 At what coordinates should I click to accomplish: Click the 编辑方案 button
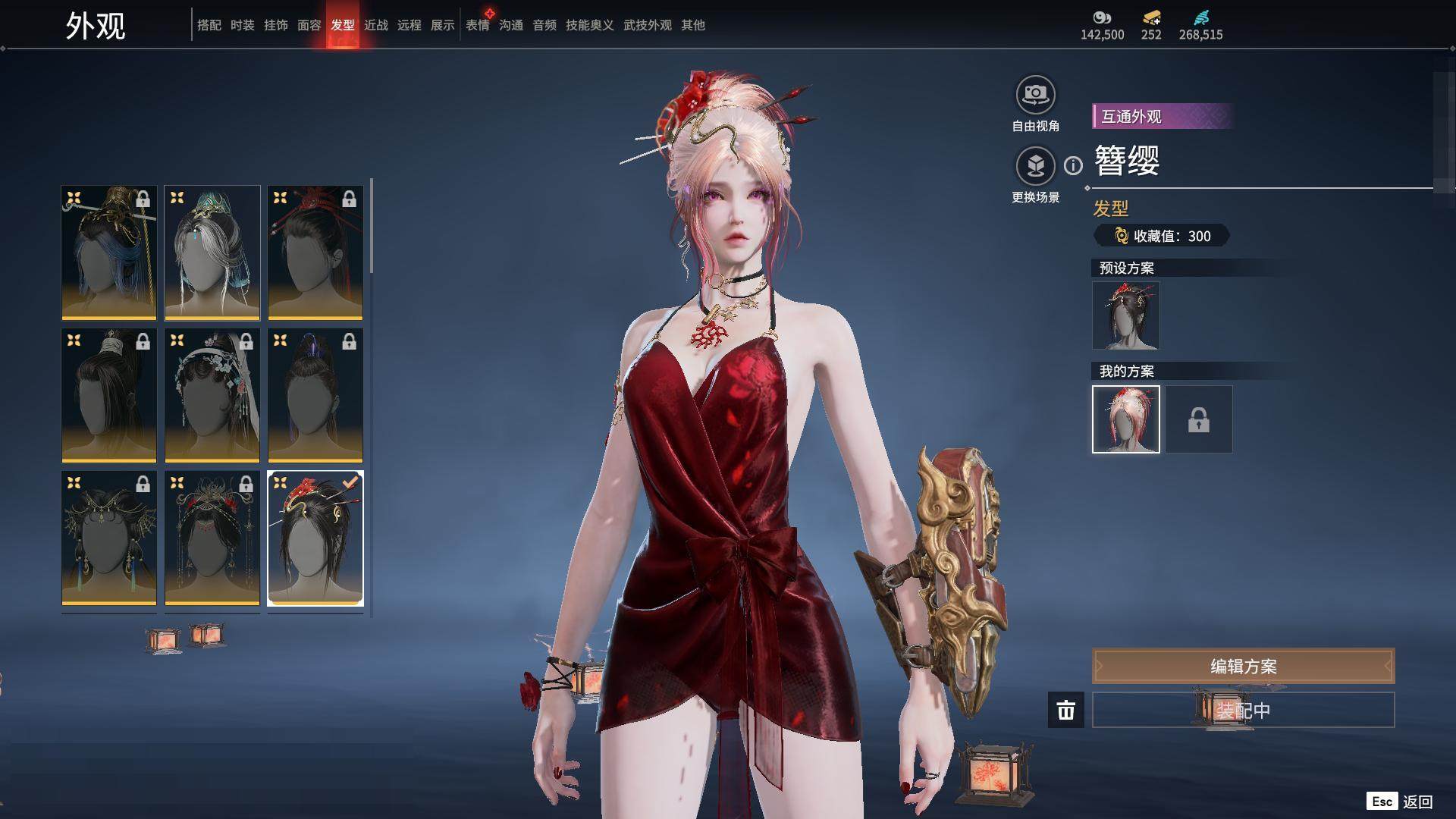click(x=1243, y=666)
